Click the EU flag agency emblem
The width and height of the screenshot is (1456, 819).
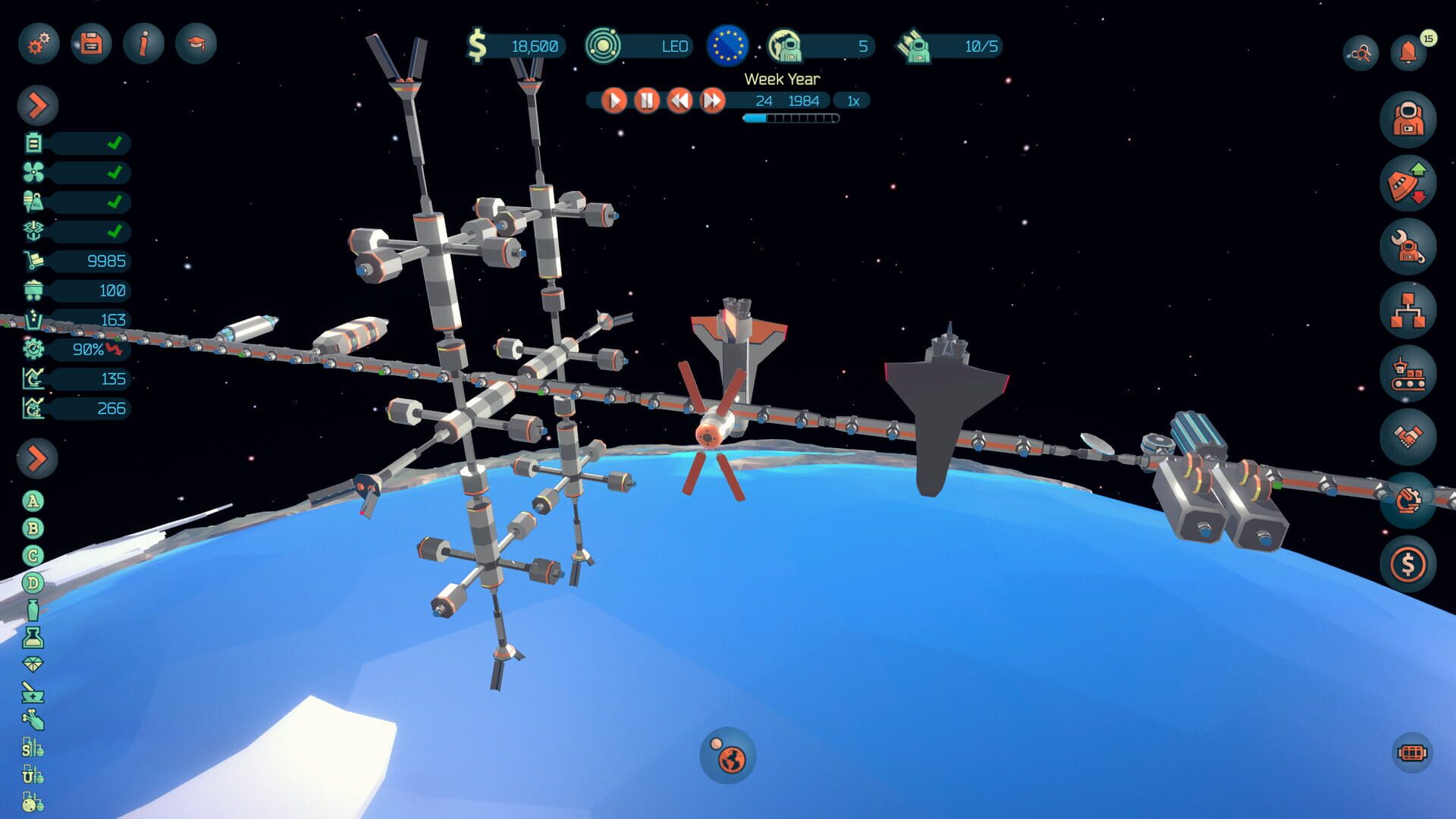[x=729, y=46]
